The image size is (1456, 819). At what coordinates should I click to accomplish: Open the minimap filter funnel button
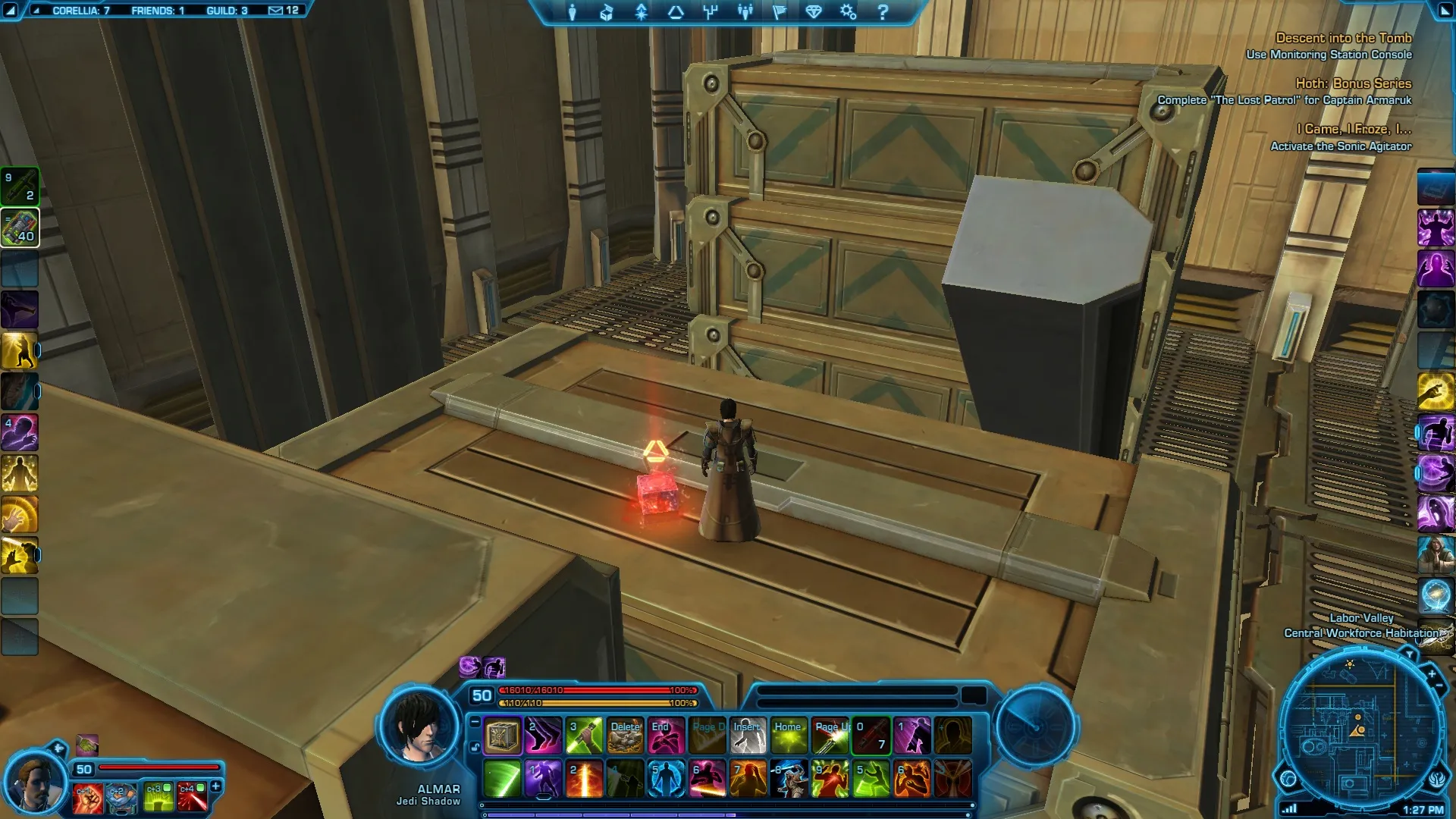coord(1408,654)
